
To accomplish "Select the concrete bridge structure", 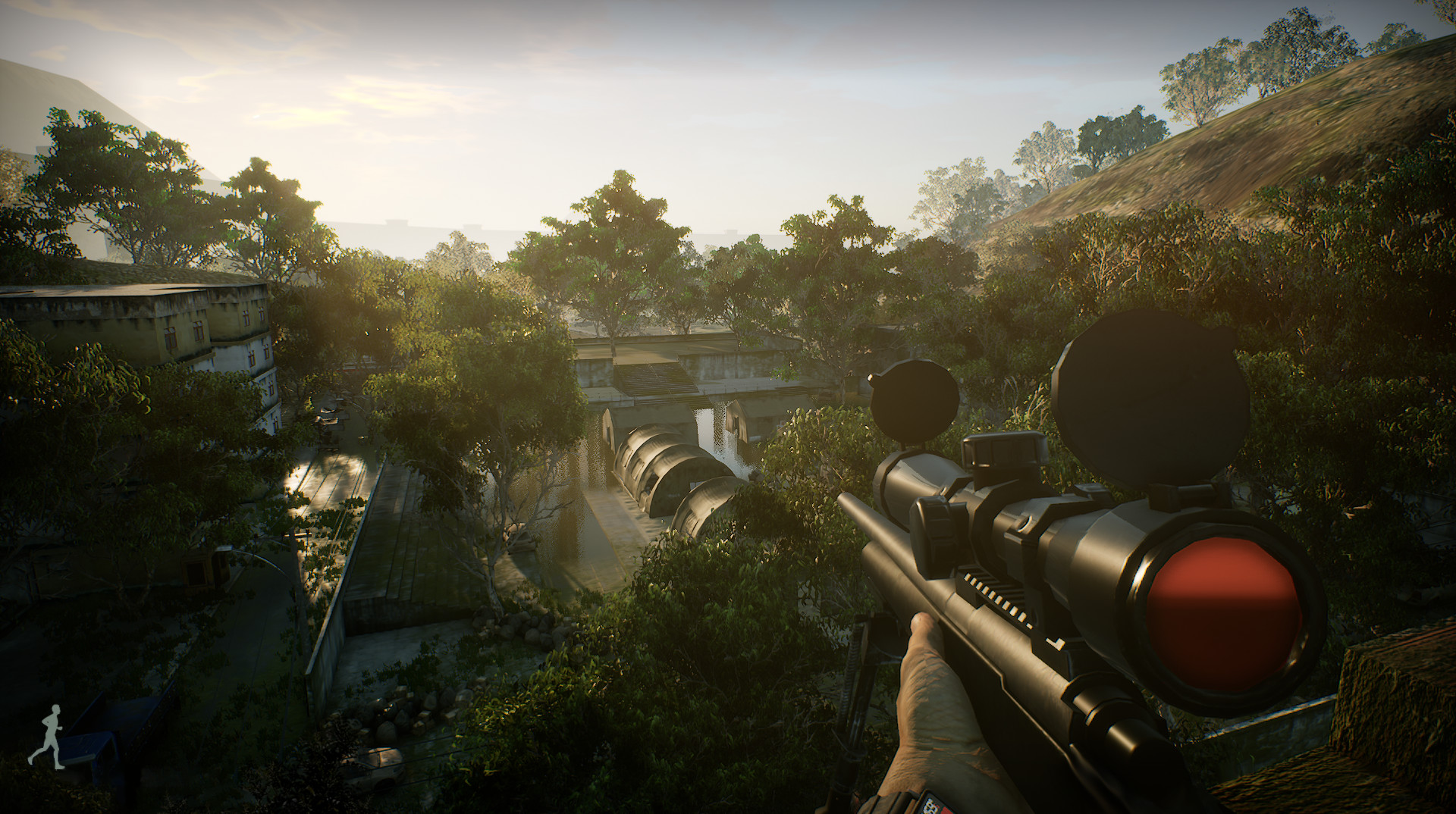I will click(682, 371).
